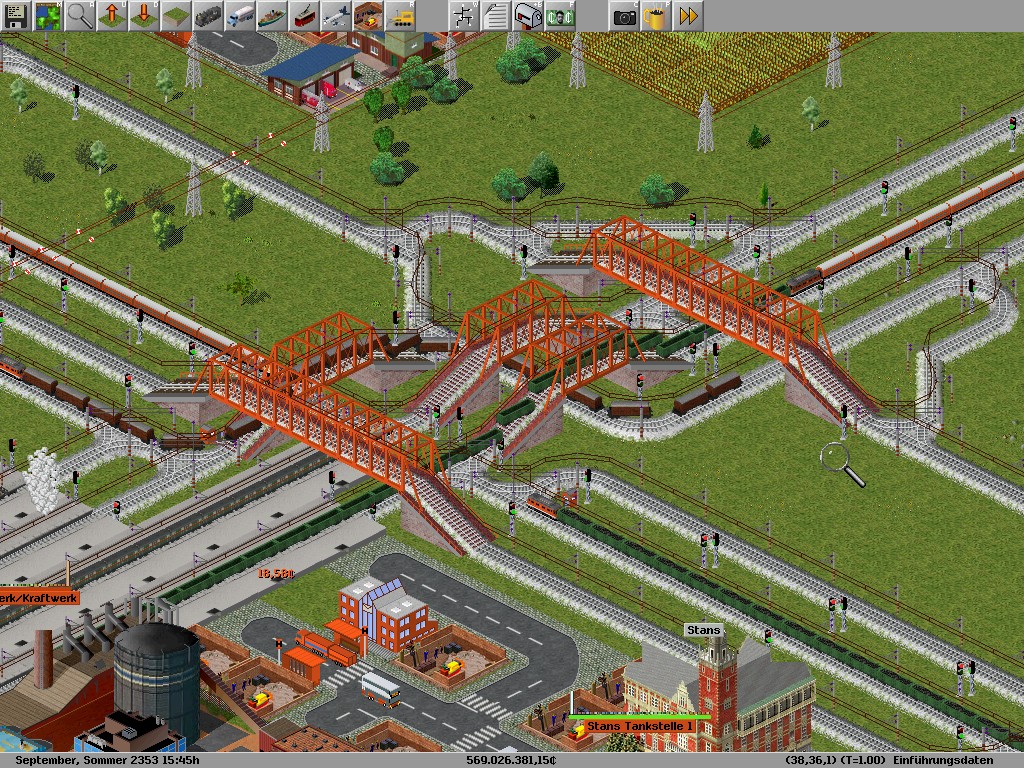1024x768 pixels.
Task: Open the mailbox messages window
Action: 528,16
